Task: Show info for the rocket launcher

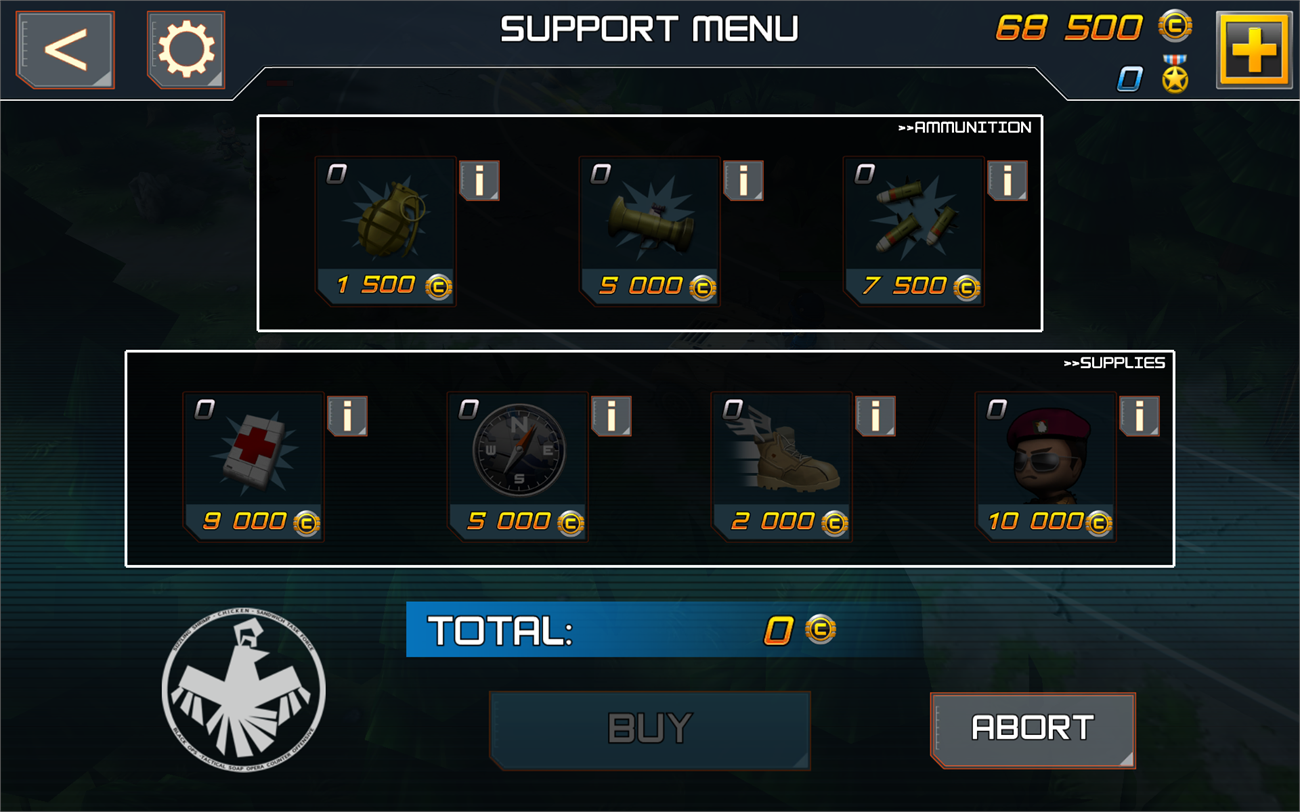Action: pos(743,181)
